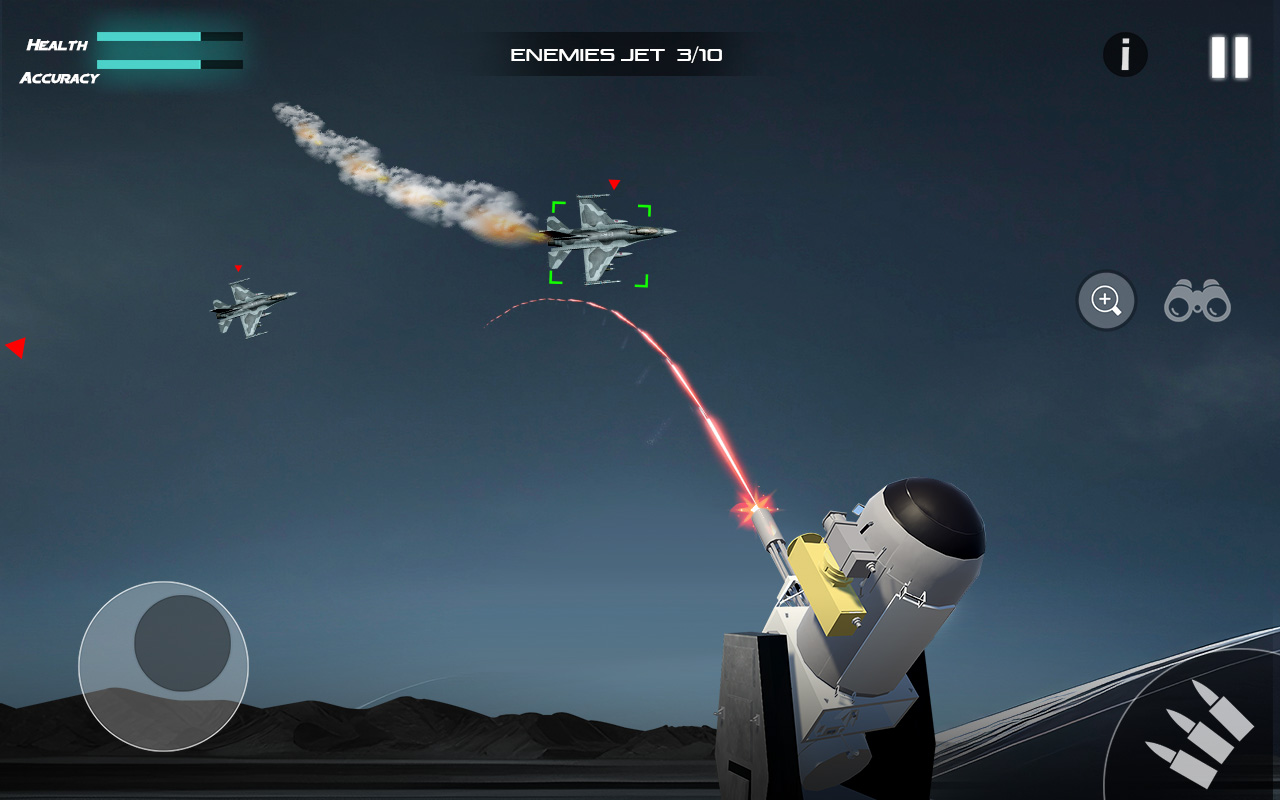Tap the Health label

(56, 43)
